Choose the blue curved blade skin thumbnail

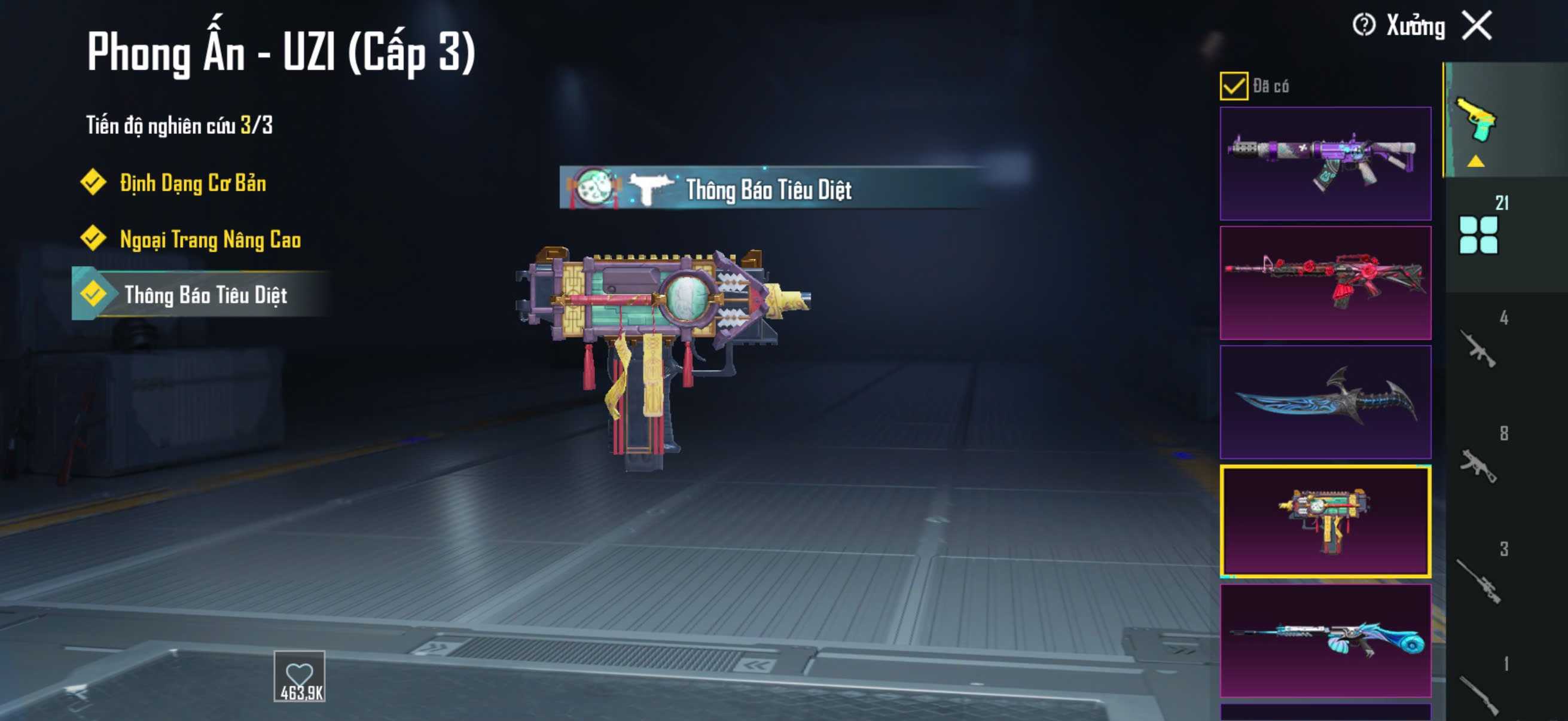pos(1325,402)
